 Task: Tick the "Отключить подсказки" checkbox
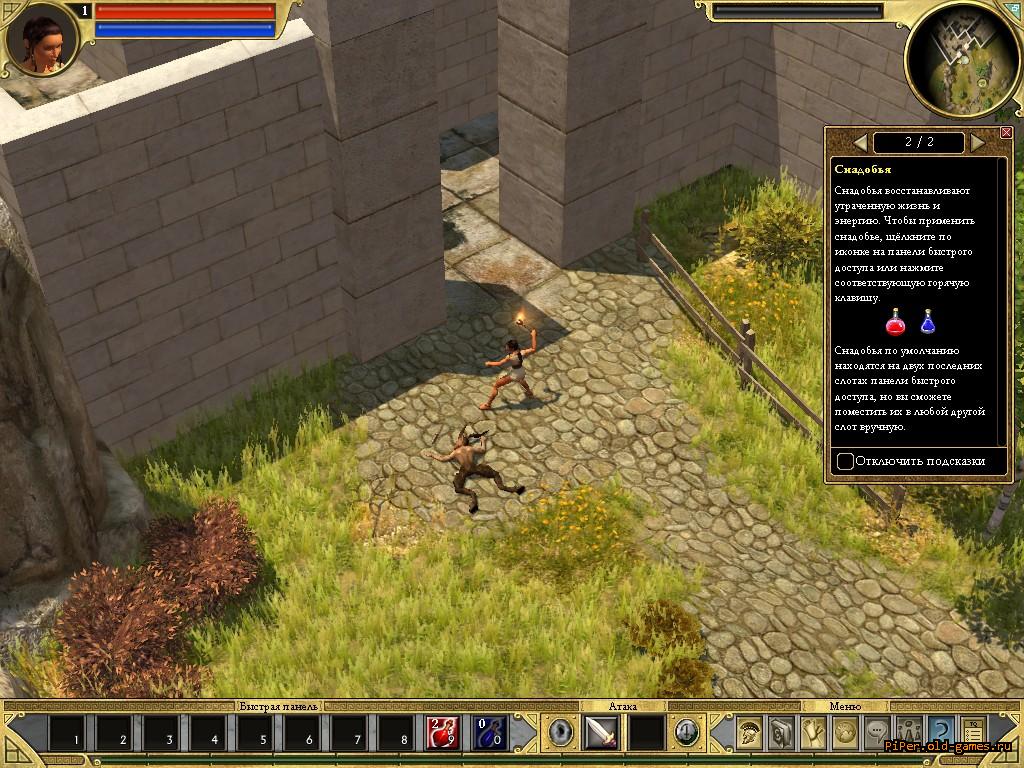point(846,461)
